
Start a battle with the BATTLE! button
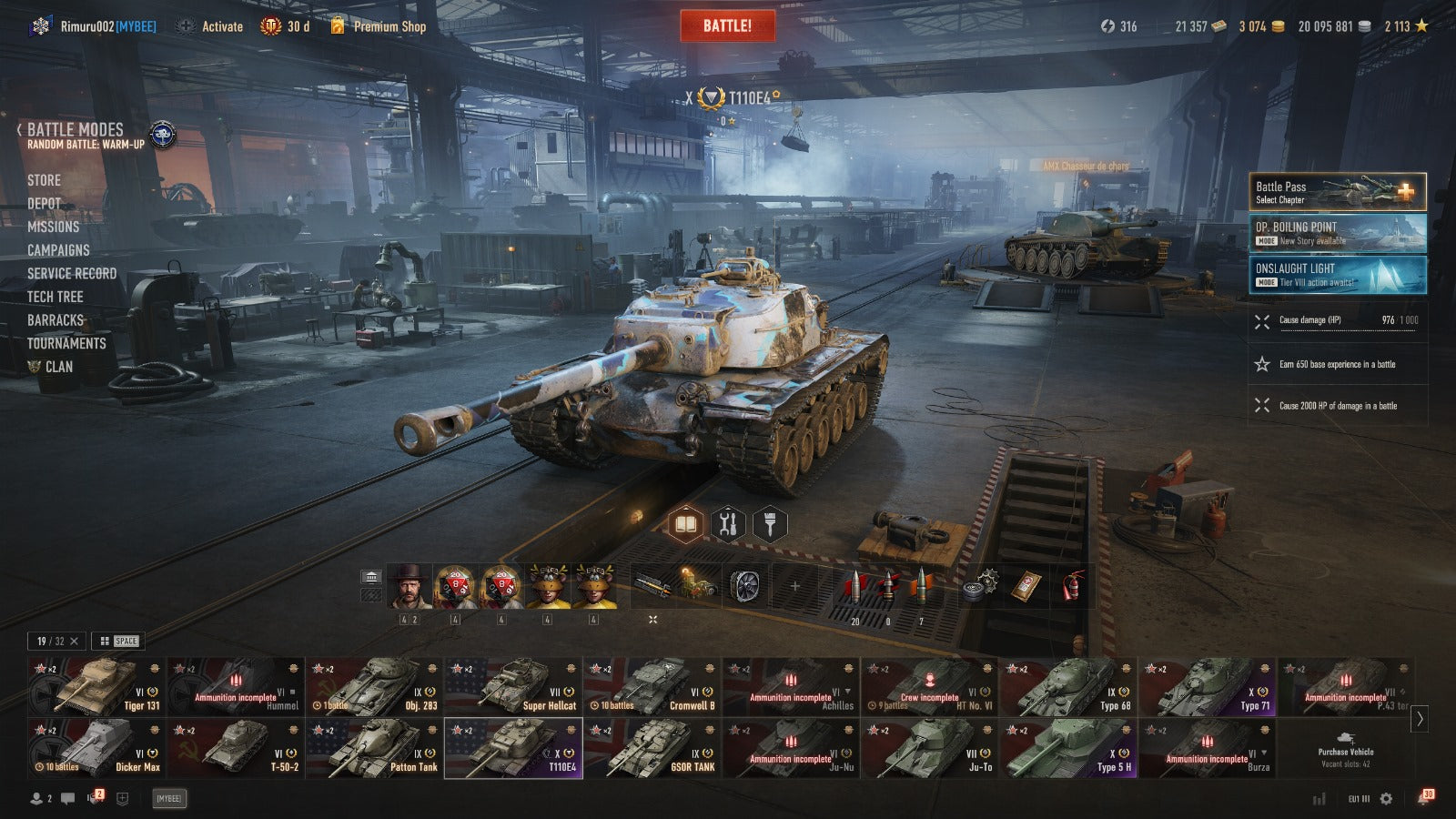pyautogui.click(x=727, y=25)
